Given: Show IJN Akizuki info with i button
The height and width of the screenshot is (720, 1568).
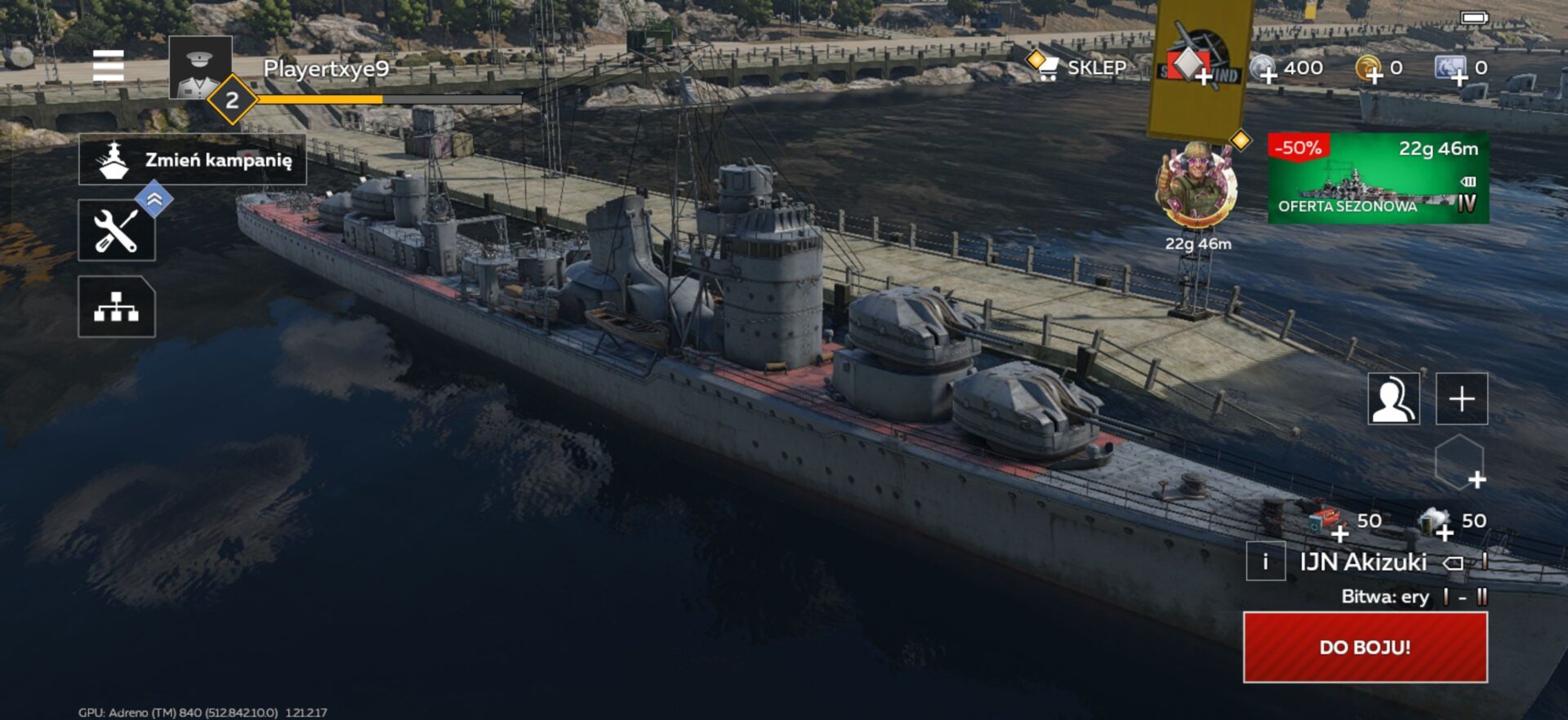Looking at the screenshot, I should click(1265, 562).
